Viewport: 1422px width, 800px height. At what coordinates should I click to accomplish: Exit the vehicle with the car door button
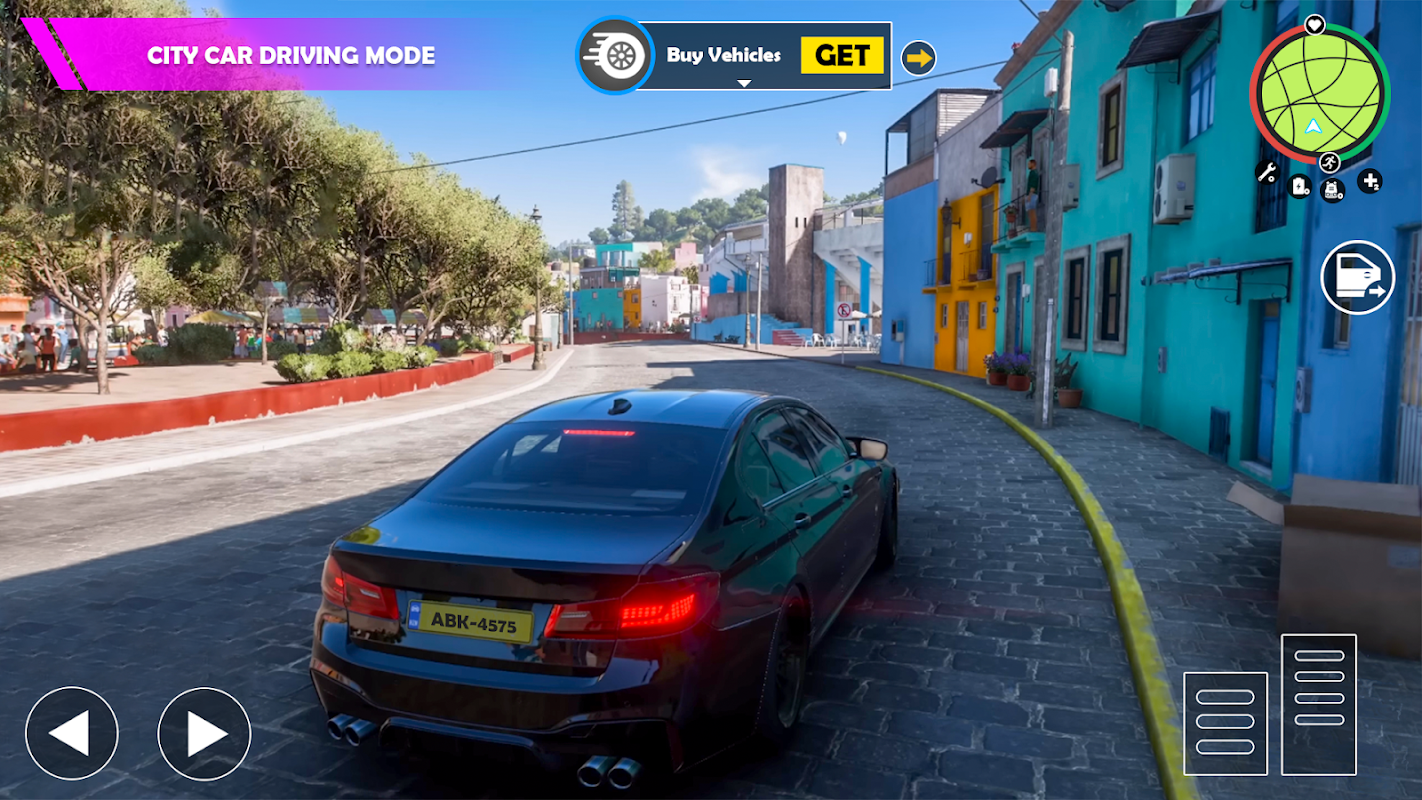(1357, 277)
